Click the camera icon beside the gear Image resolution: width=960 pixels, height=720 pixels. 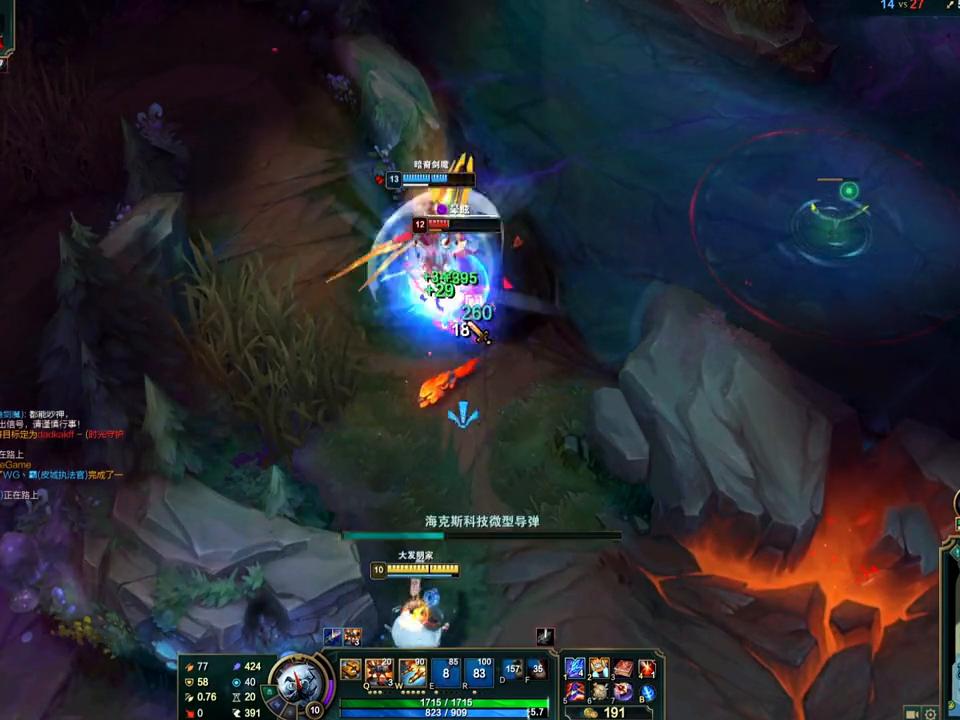pos(912,713)
